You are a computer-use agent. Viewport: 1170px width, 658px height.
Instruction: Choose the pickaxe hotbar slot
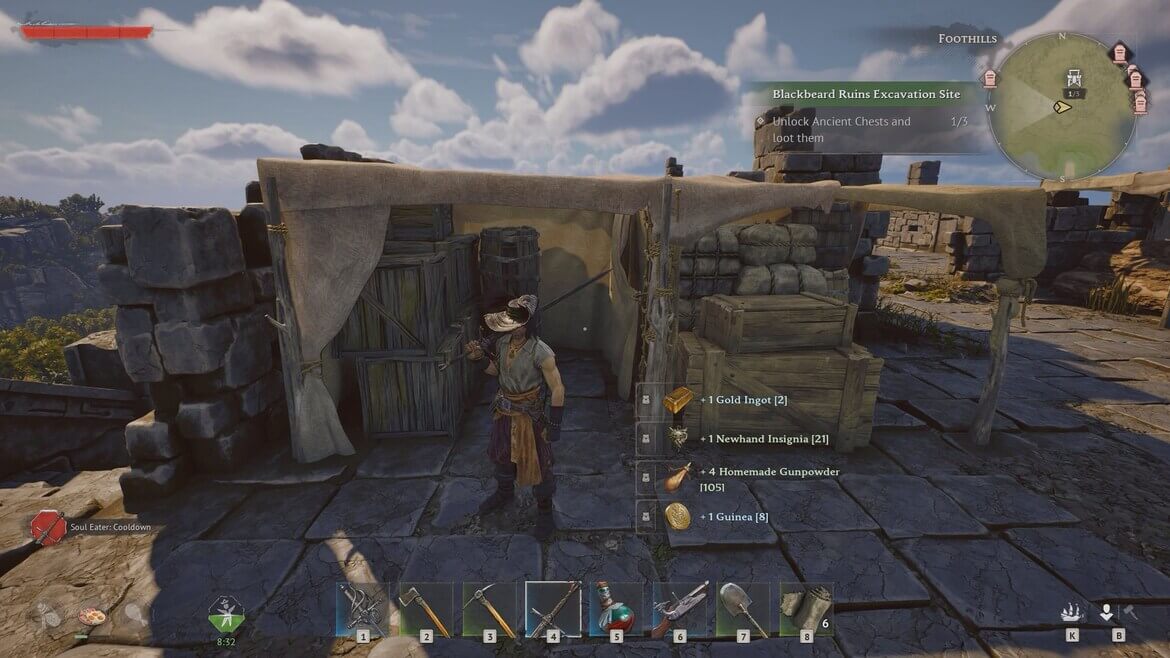tap(489, 609)
